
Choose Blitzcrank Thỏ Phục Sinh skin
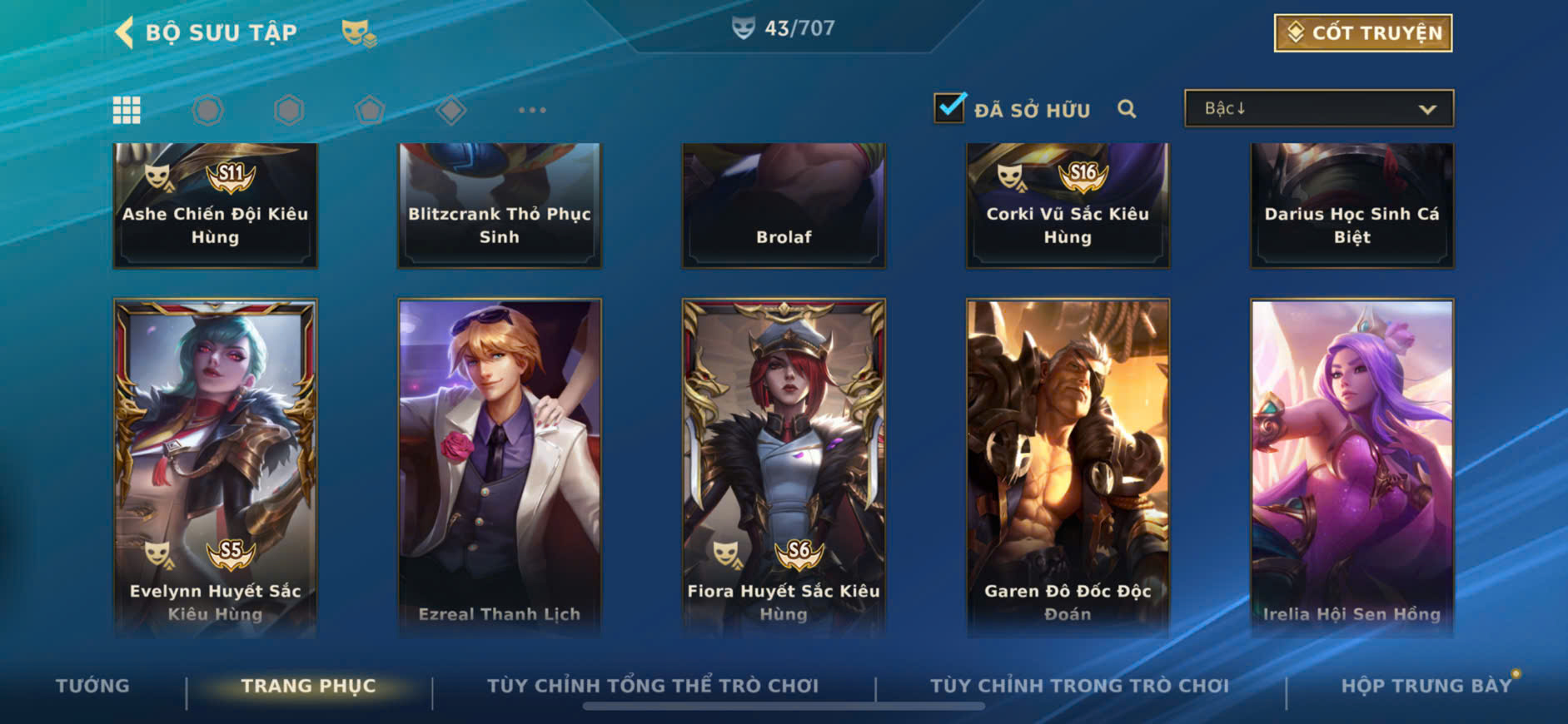pos(500,205)
